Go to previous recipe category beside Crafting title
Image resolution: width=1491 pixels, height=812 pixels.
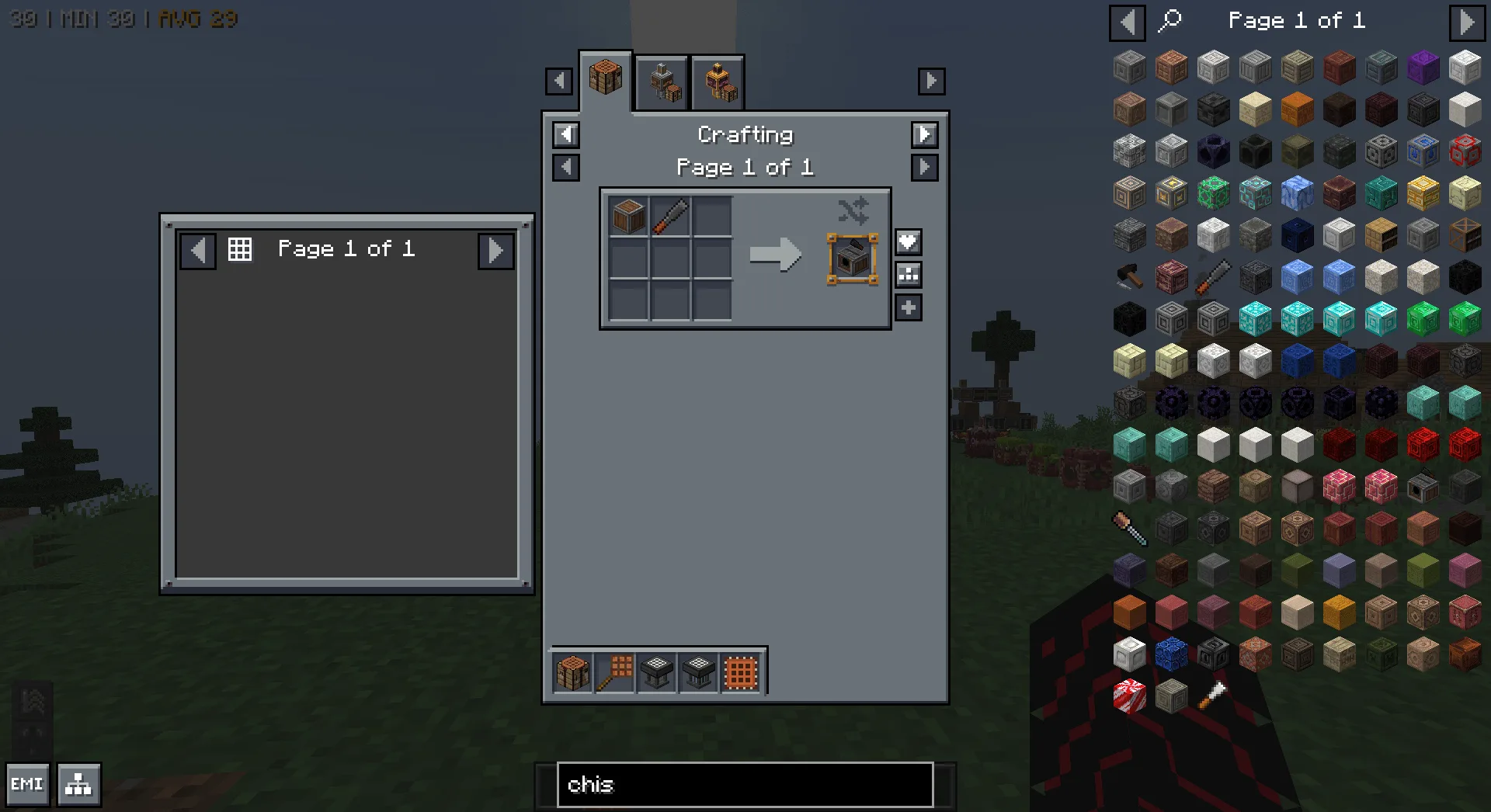566,134
